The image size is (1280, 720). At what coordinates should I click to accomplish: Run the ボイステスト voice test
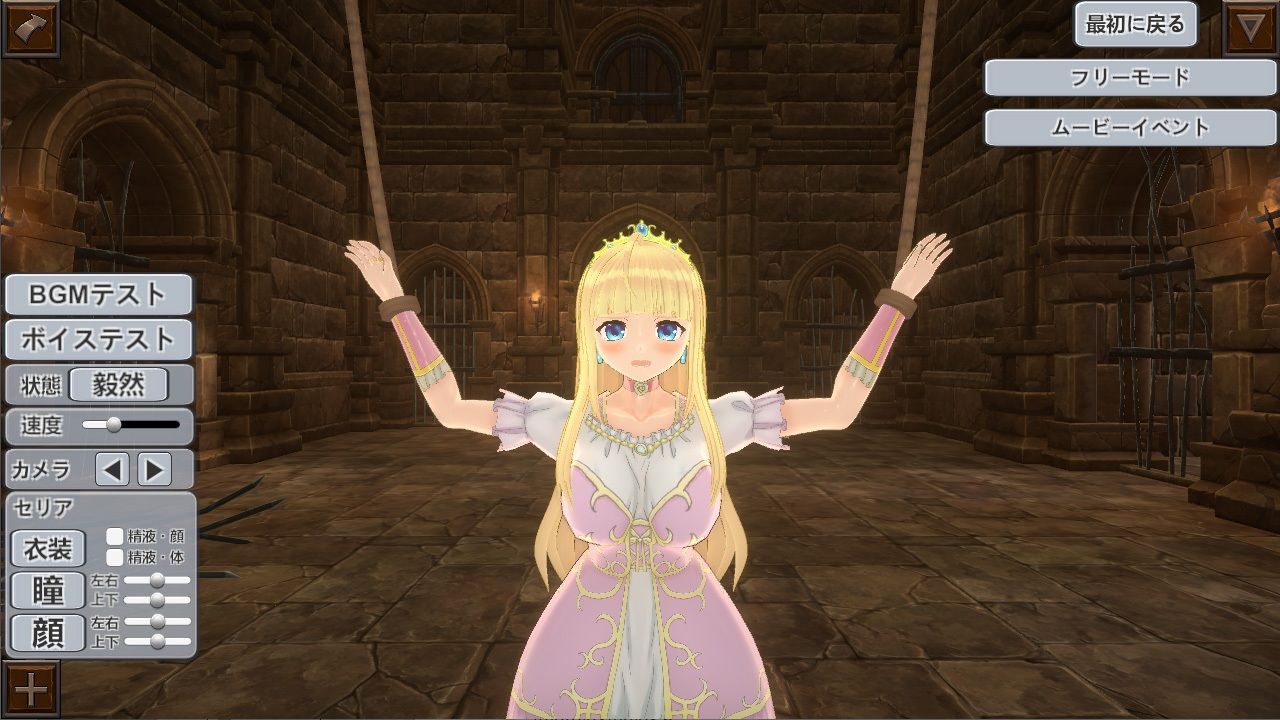click(x=96, y=341)
